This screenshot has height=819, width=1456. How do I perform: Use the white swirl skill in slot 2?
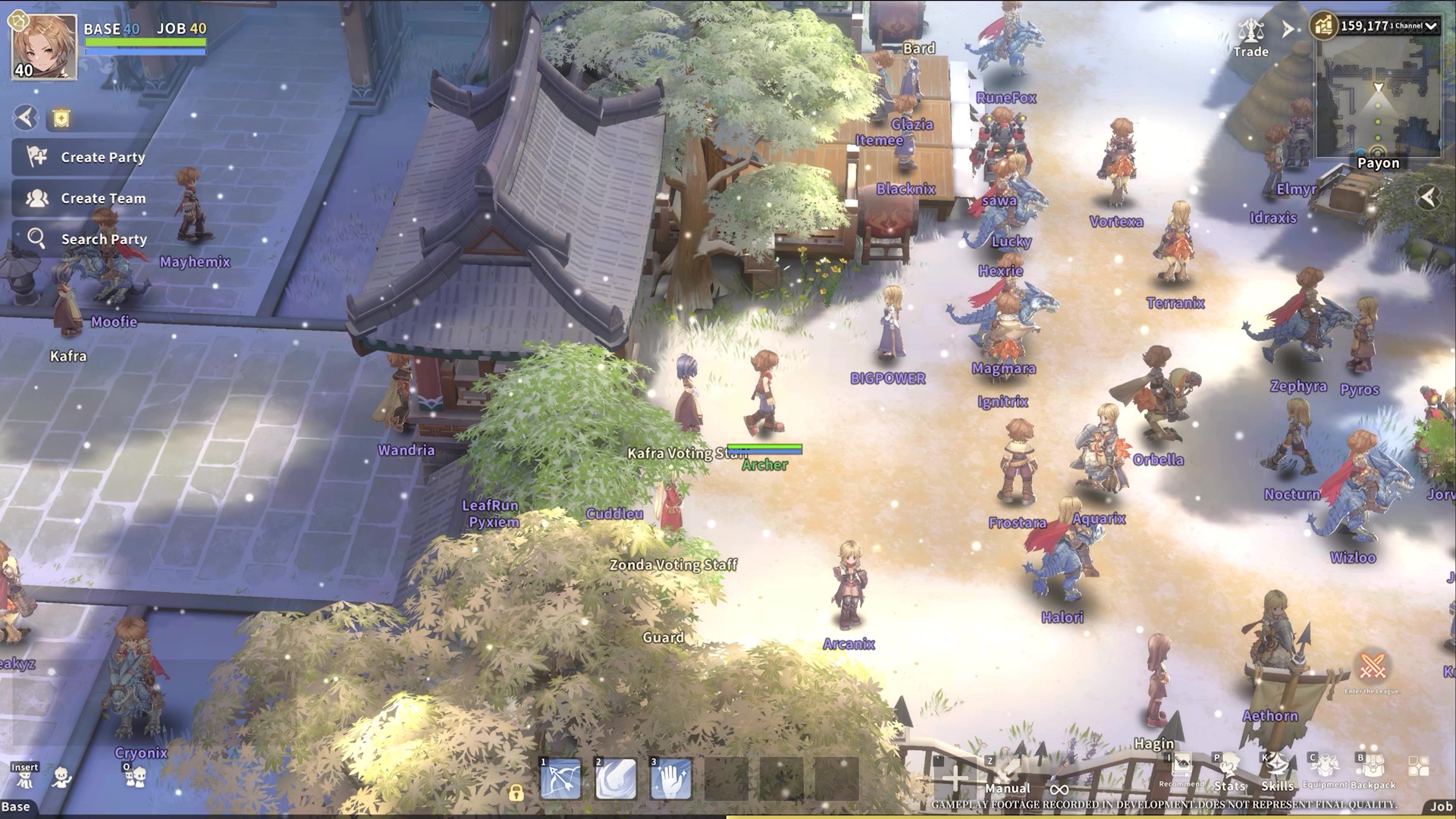(x=615, y=779)
